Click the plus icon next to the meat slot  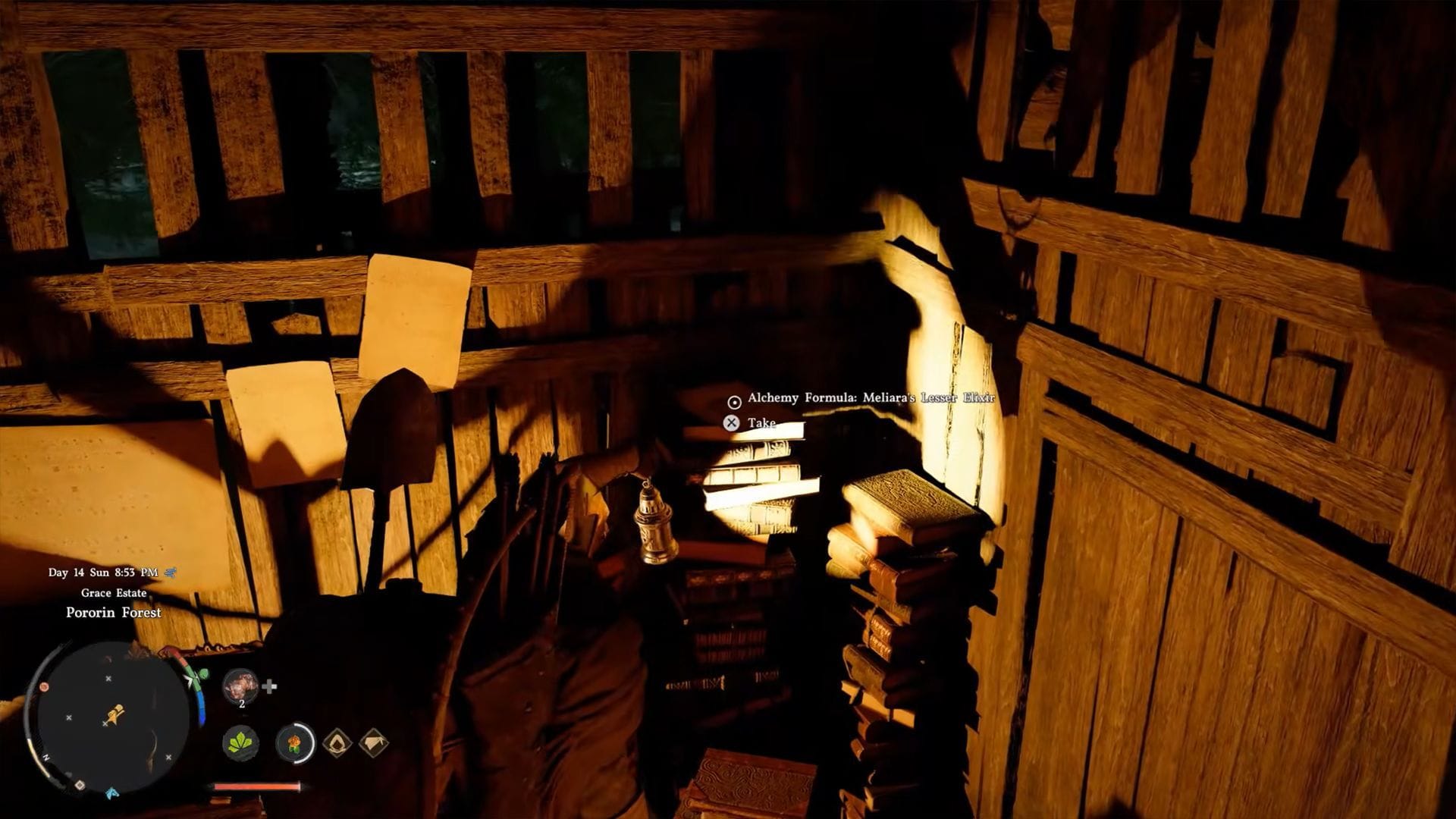271,688
